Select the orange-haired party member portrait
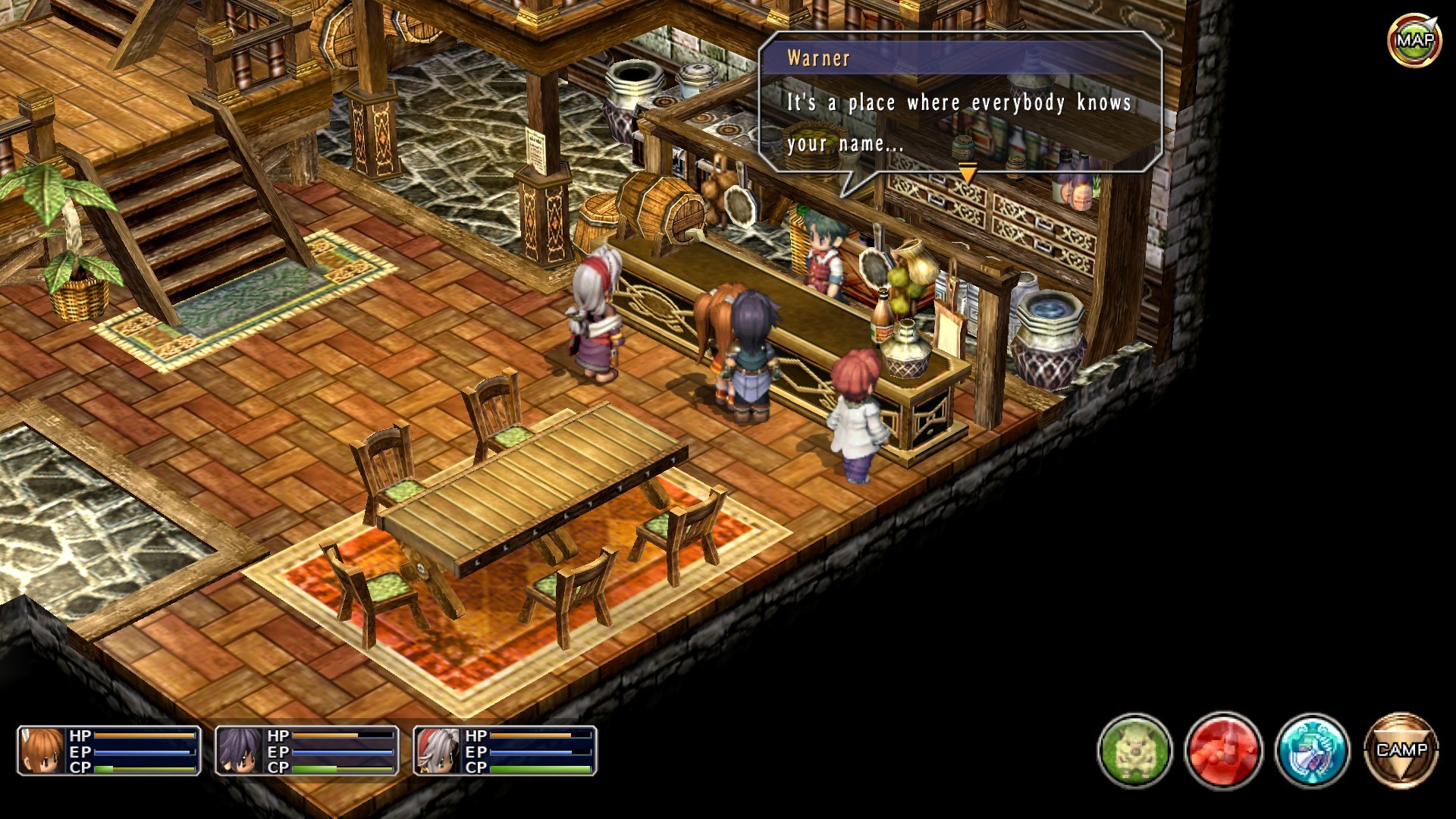The width and height of the screenshot is (1456, 819). [42, 751]
